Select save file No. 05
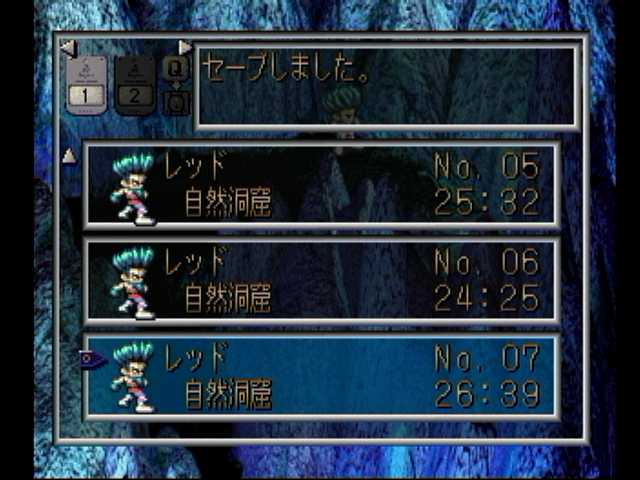Image resolution: width=640 pixels, height=480 pixels. click(x=320, y=185)
